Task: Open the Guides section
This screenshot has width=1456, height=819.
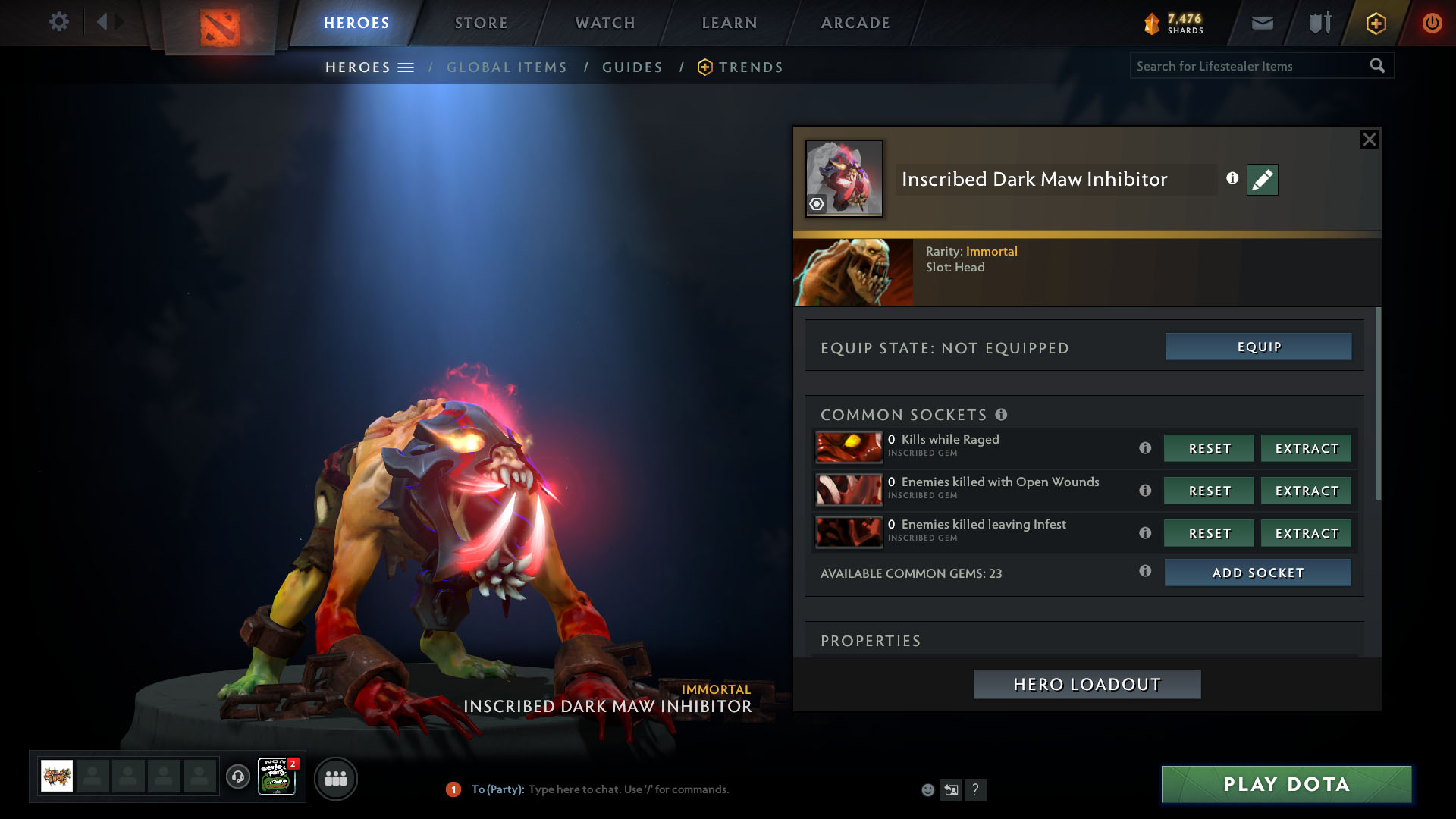Action: coord(632,67)
